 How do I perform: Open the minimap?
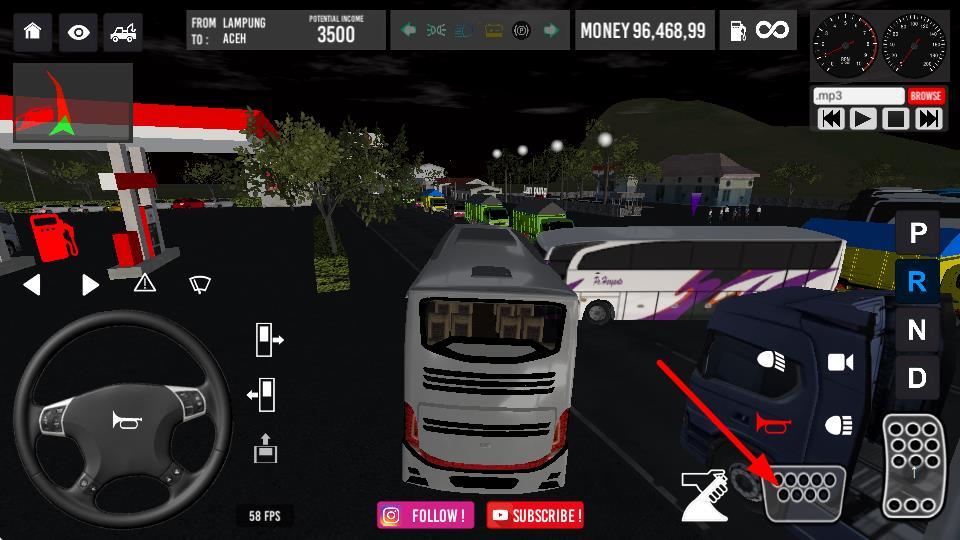click(x=73, y=104)
